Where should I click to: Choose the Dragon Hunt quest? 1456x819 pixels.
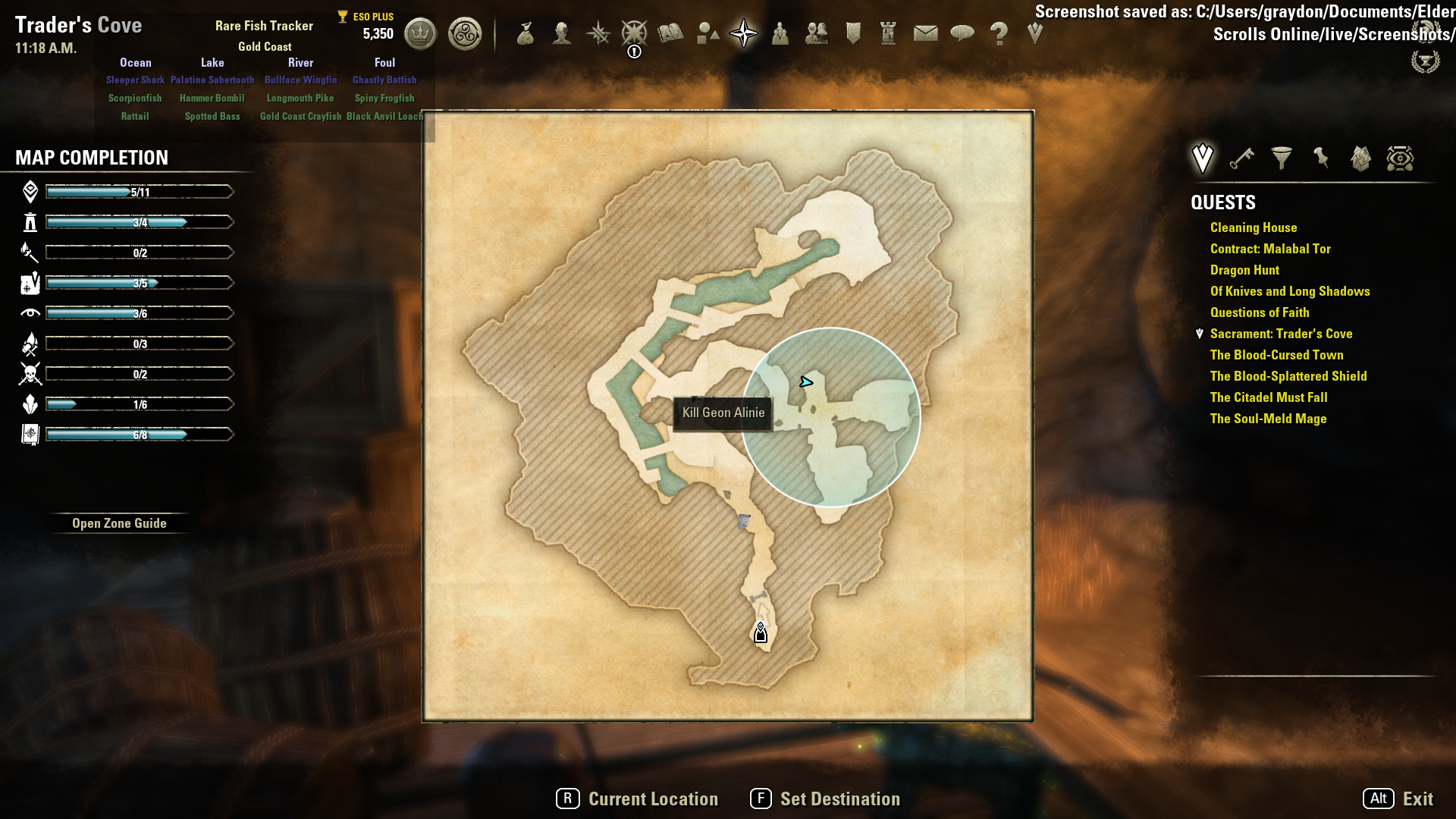[x=1244, y=270]
